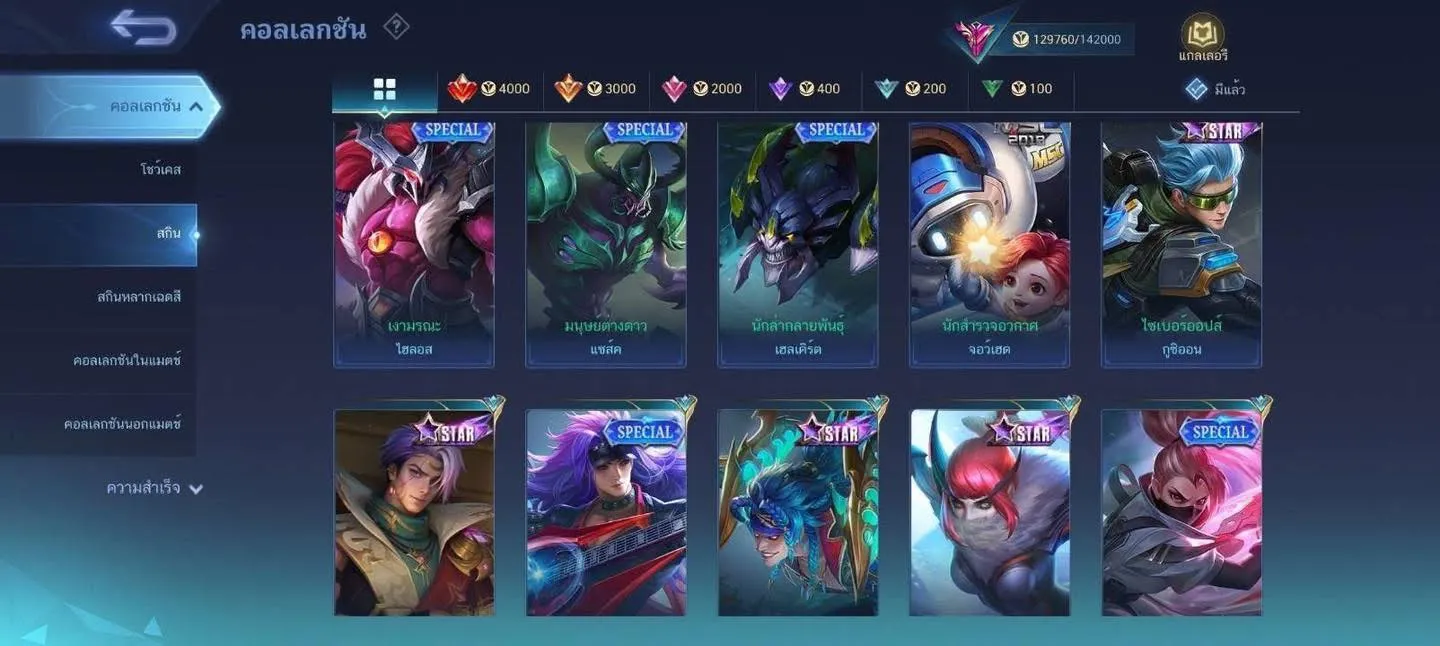Viewport: 1440px width, 646px height.
Task: Select the ไฮลอส special skin card
Action: 414,245
